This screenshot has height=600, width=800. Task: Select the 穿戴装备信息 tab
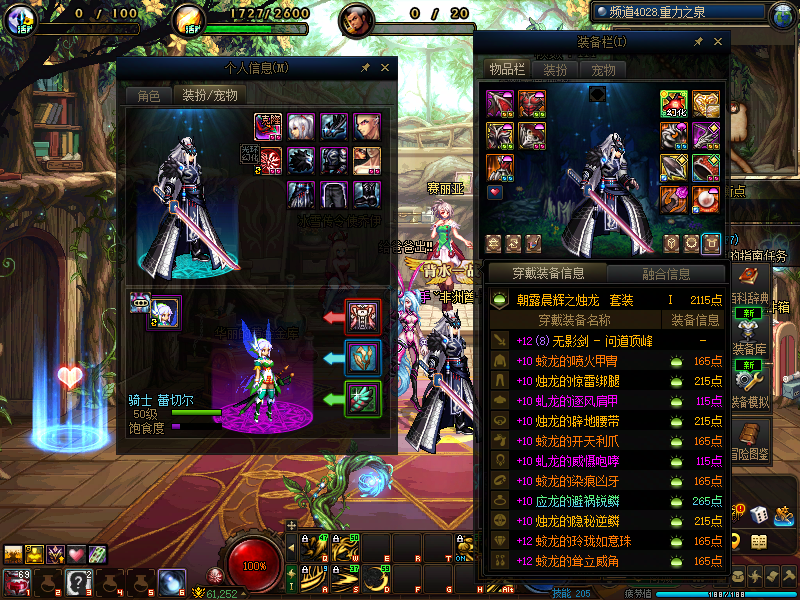point(547,273)
